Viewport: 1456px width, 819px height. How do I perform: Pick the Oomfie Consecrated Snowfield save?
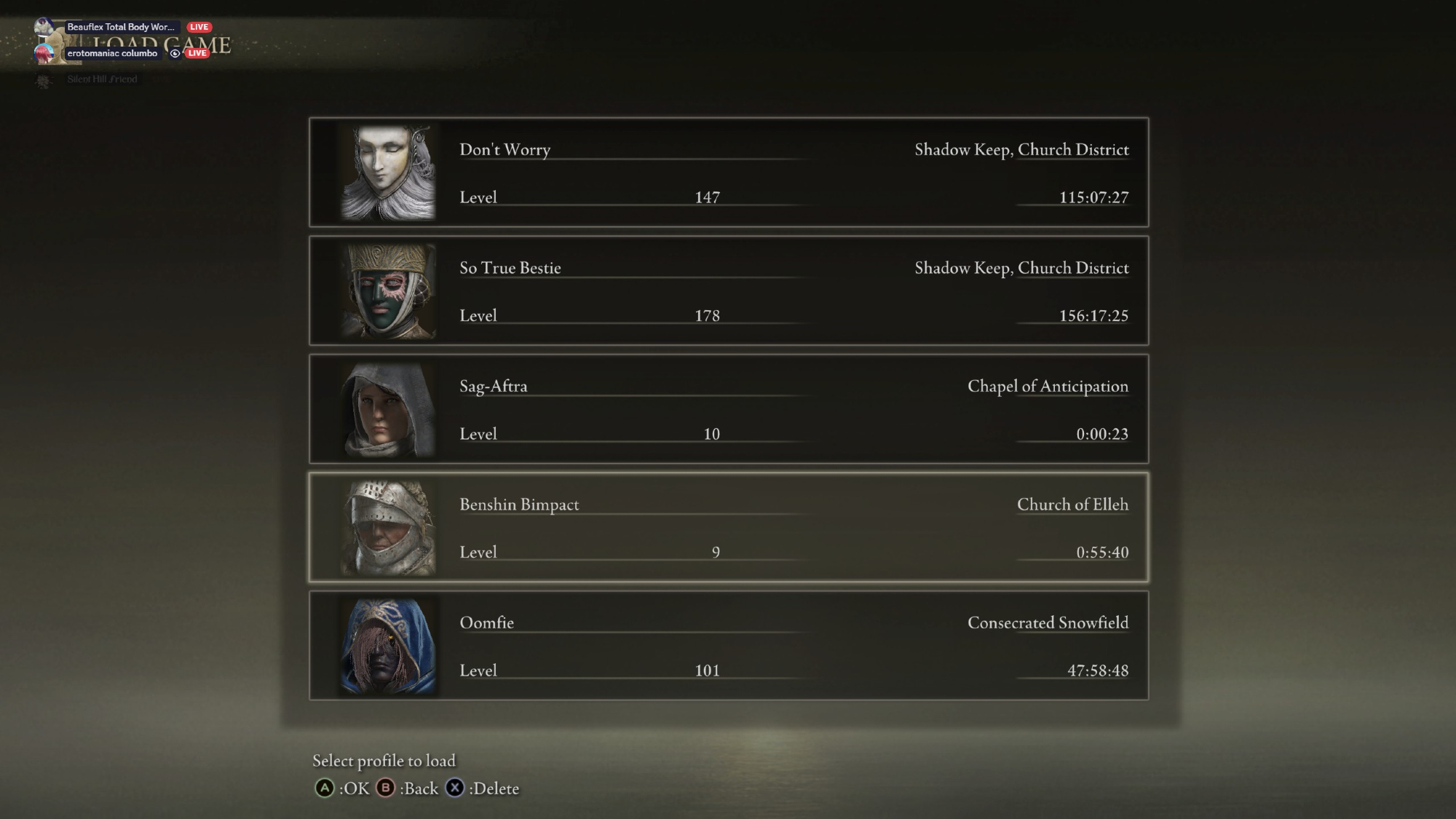[728, 646]
